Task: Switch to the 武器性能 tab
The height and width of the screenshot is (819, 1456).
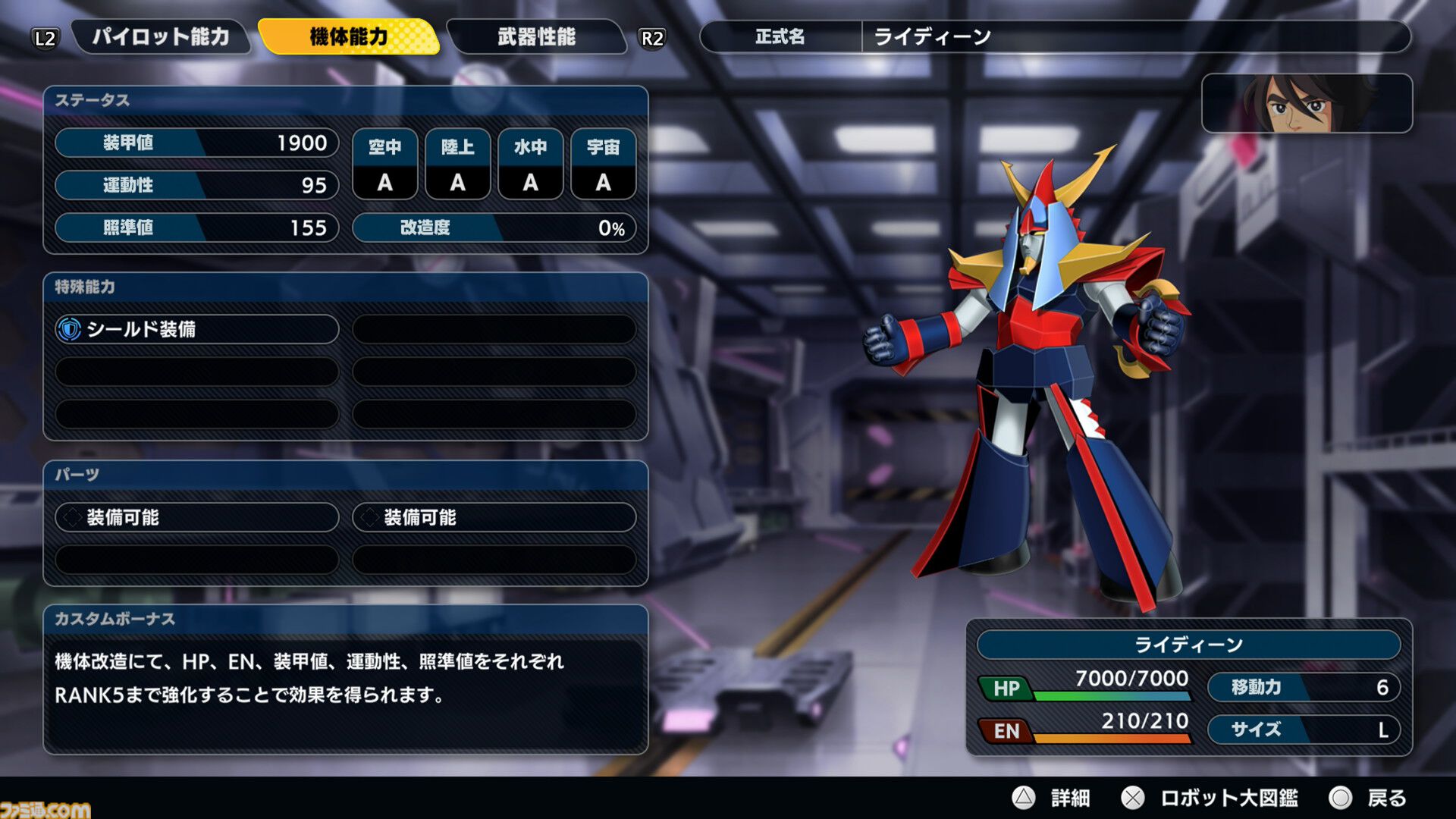Action: (535, 35)
